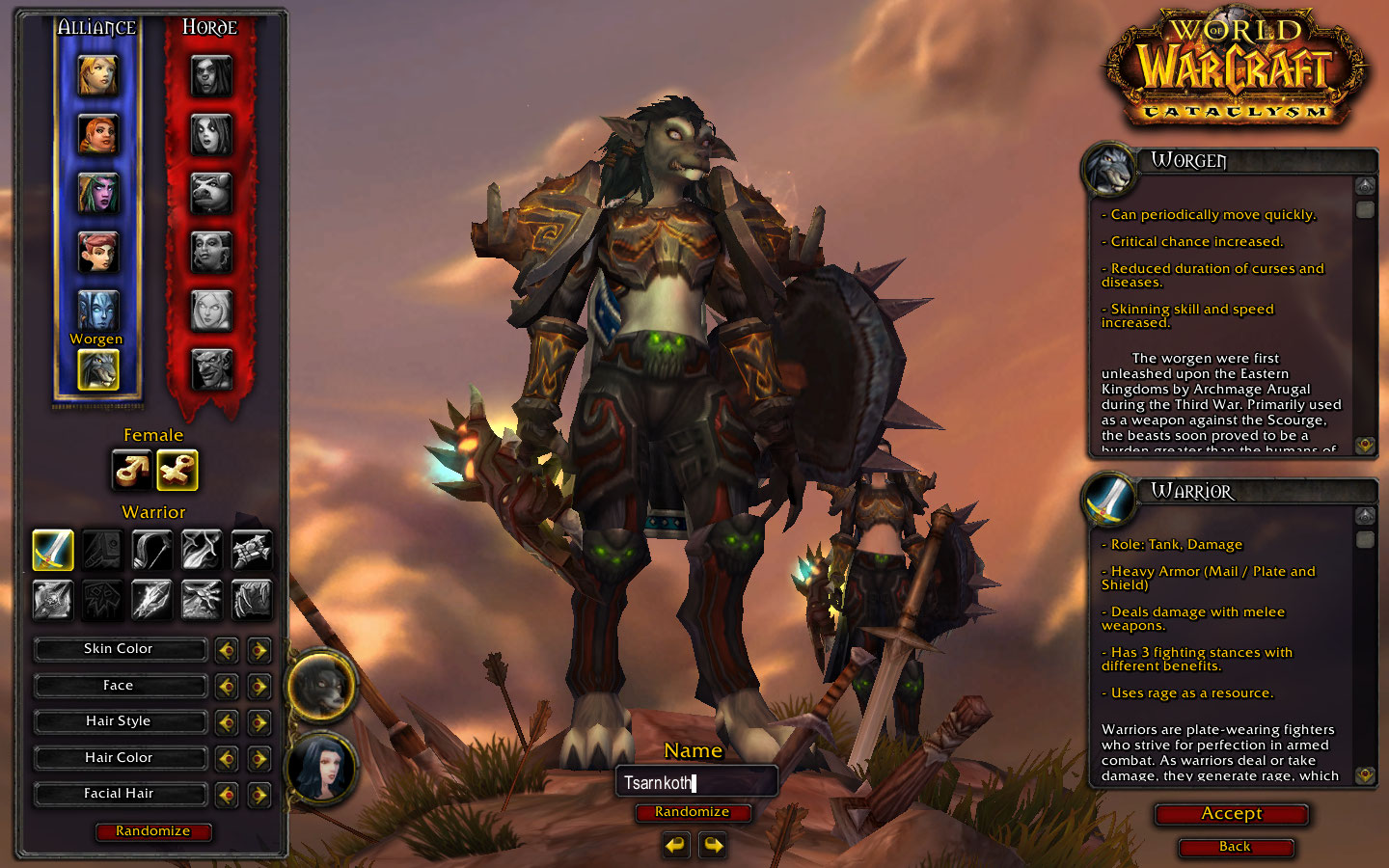Pick the Goblin race portrait
Screen dimensions: 1389x868
point(211,368)
